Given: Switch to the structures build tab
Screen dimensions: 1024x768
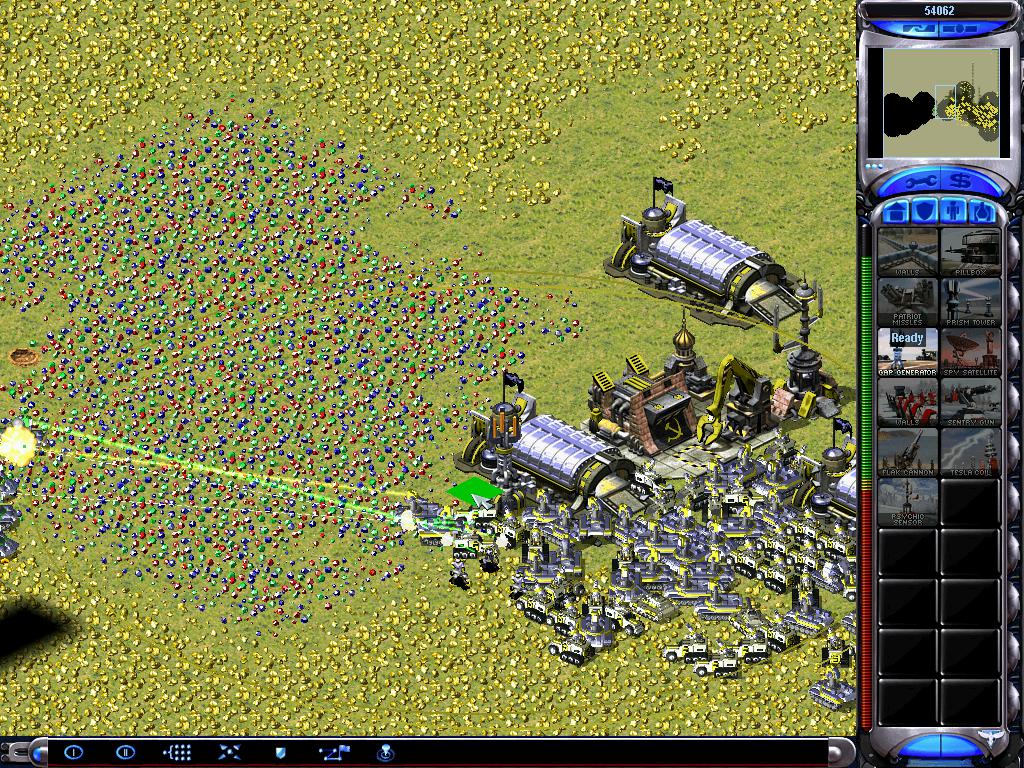Looking at the screenshot, I should tap(897, 212).
